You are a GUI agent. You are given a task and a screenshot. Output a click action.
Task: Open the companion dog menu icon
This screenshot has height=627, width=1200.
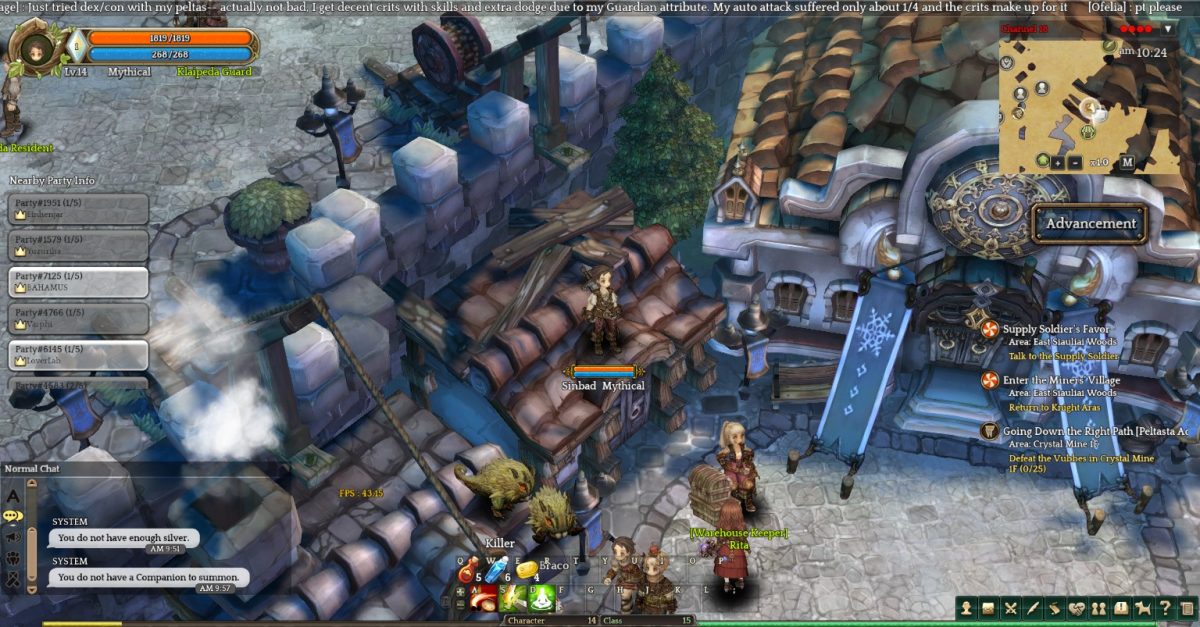pos(1143,608)
